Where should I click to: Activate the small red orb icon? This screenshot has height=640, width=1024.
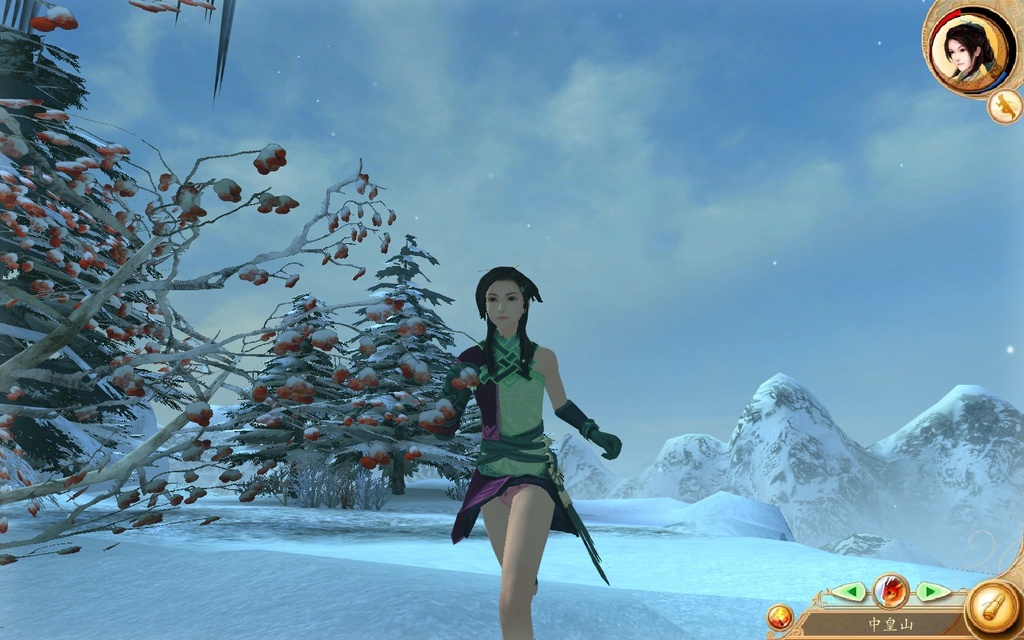click(780, 617)
